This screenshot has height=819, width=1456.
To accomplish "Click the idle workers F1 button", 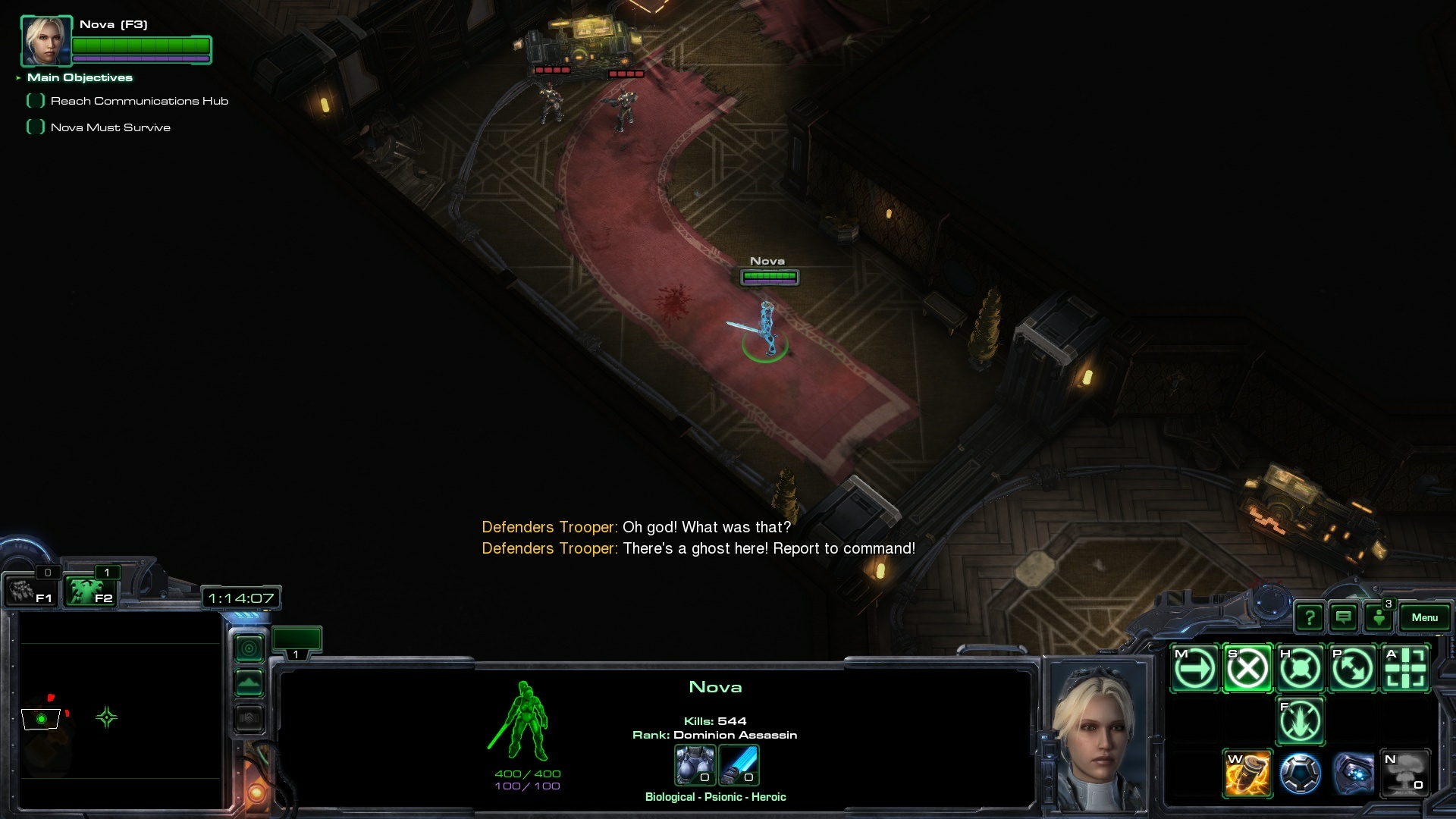I will (32, 591).
